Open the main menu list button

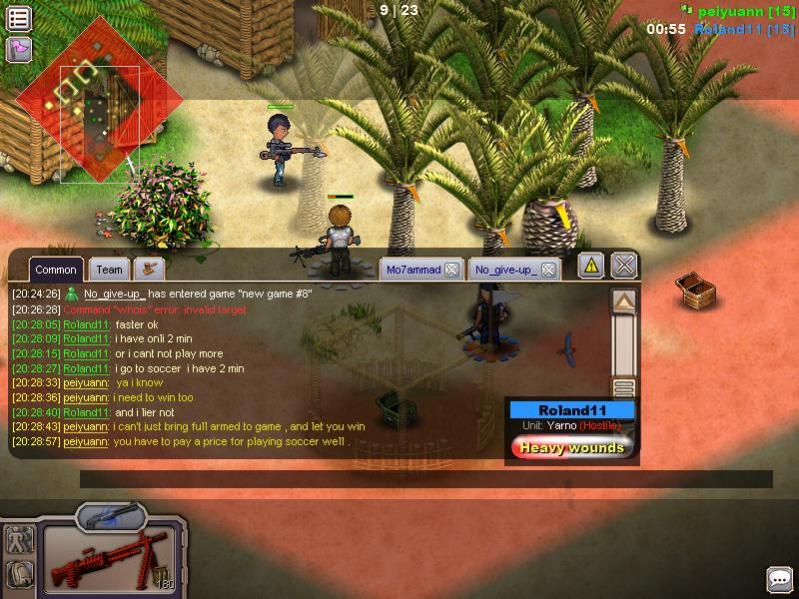click(x=19, y=18)
